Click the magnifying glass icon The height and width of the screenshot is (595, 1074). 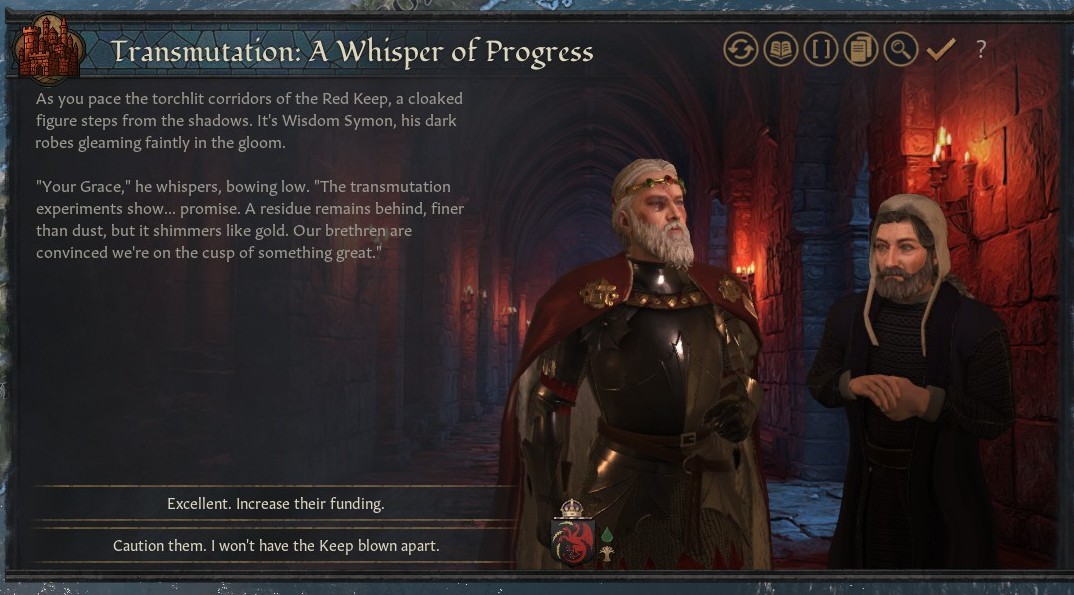[x=900, y=49]
